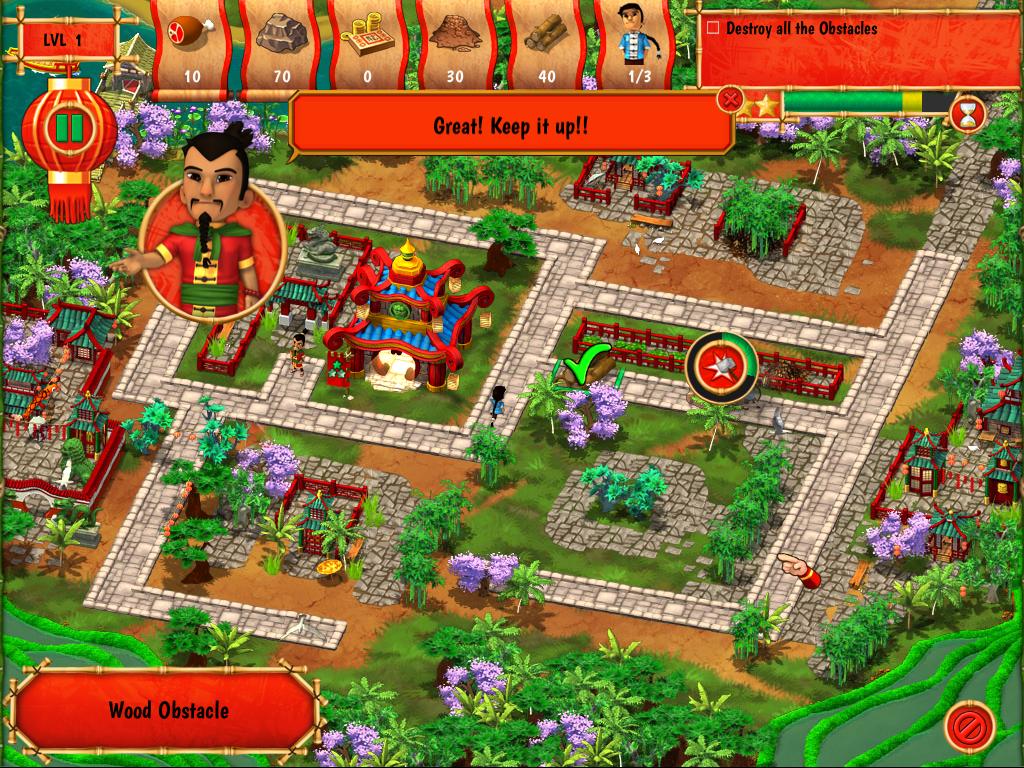This screenshot has height=768, width=1024.
Task: Select the worker count icon
Action: pos(632,45)
